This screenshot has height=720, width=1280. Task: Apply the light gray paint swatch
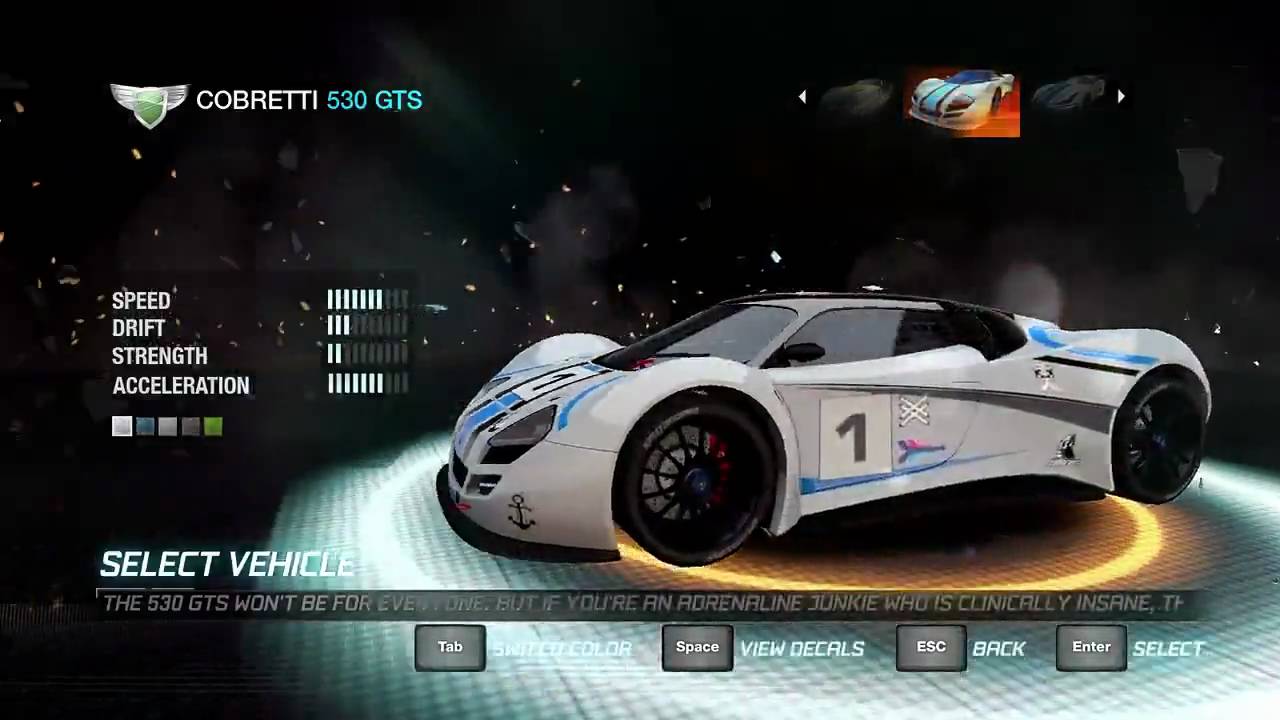pos(168,427)
